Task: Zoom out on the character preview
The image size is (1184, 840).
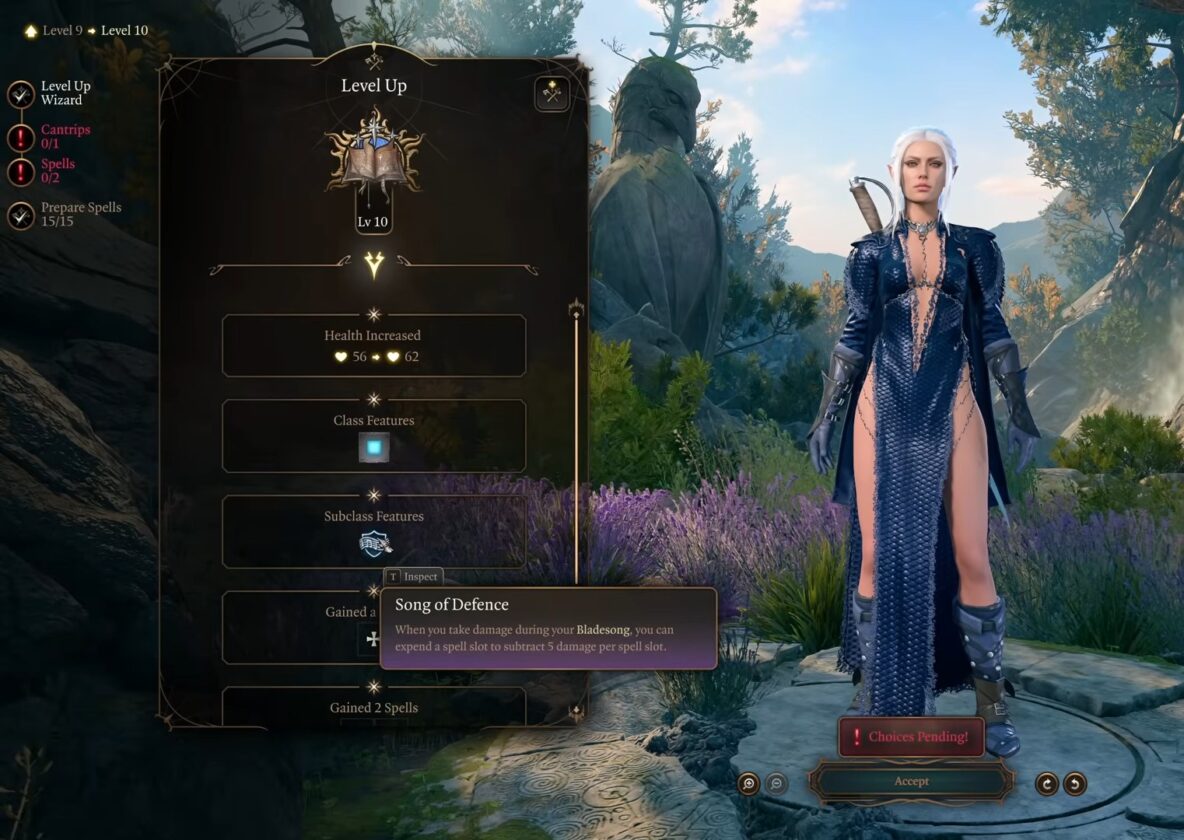Action: [776, 784]
